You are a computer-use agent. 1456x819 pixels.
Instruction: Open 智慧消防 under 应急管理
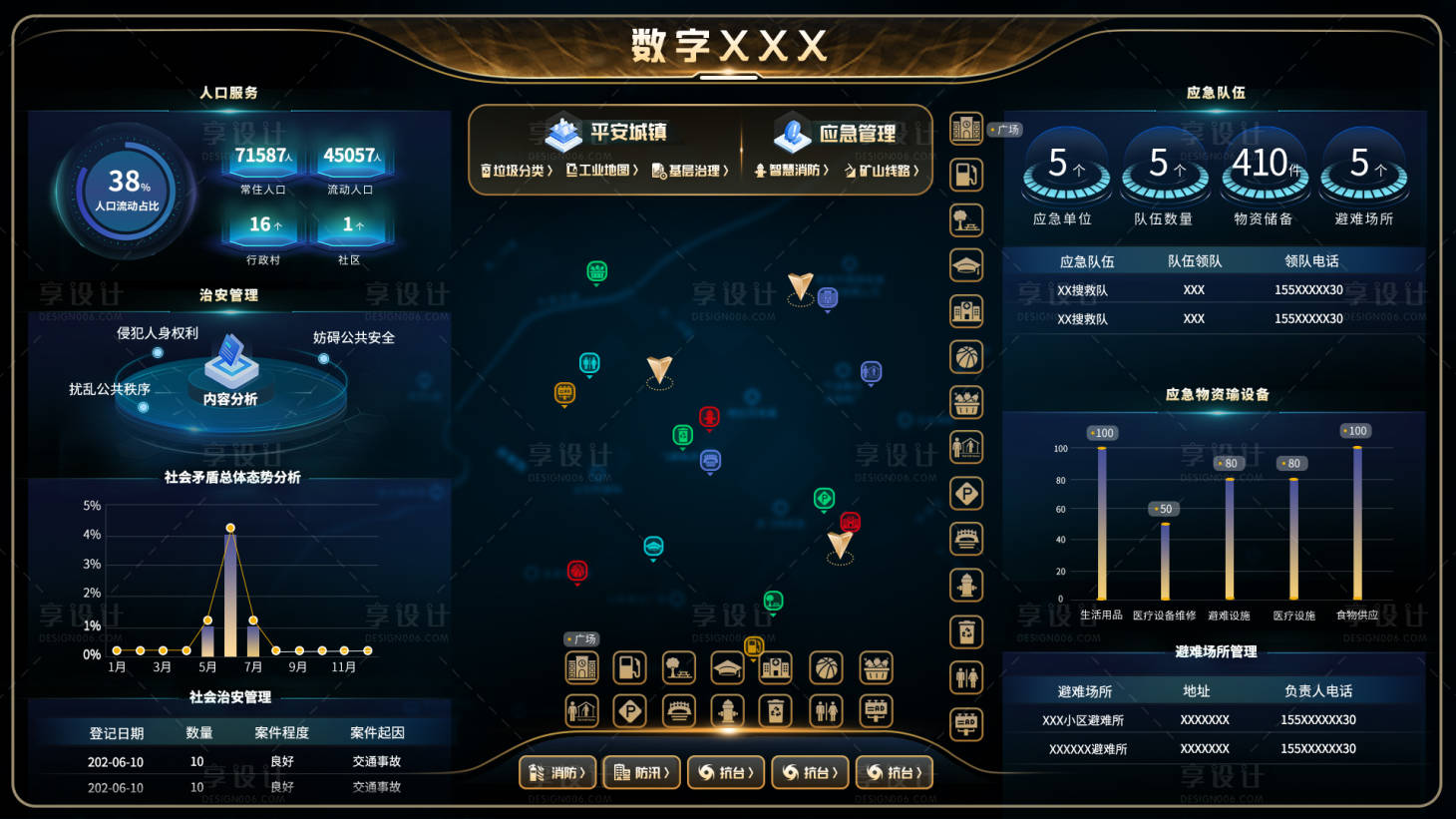pos(794,171)
